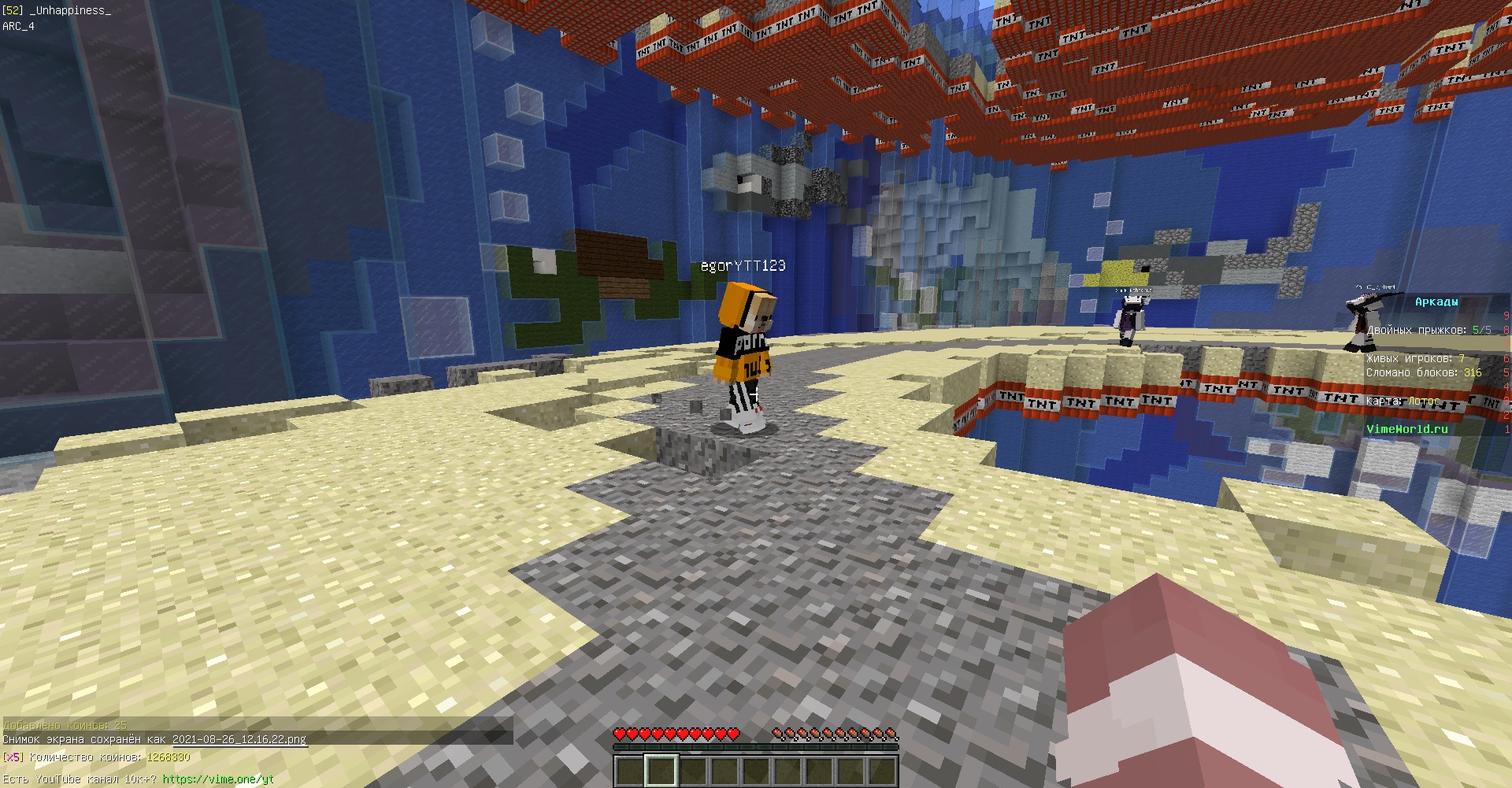Select the highlighted hotbar slot
Image resolution: width=1512 pixels, height=788 pixels.
661,770
